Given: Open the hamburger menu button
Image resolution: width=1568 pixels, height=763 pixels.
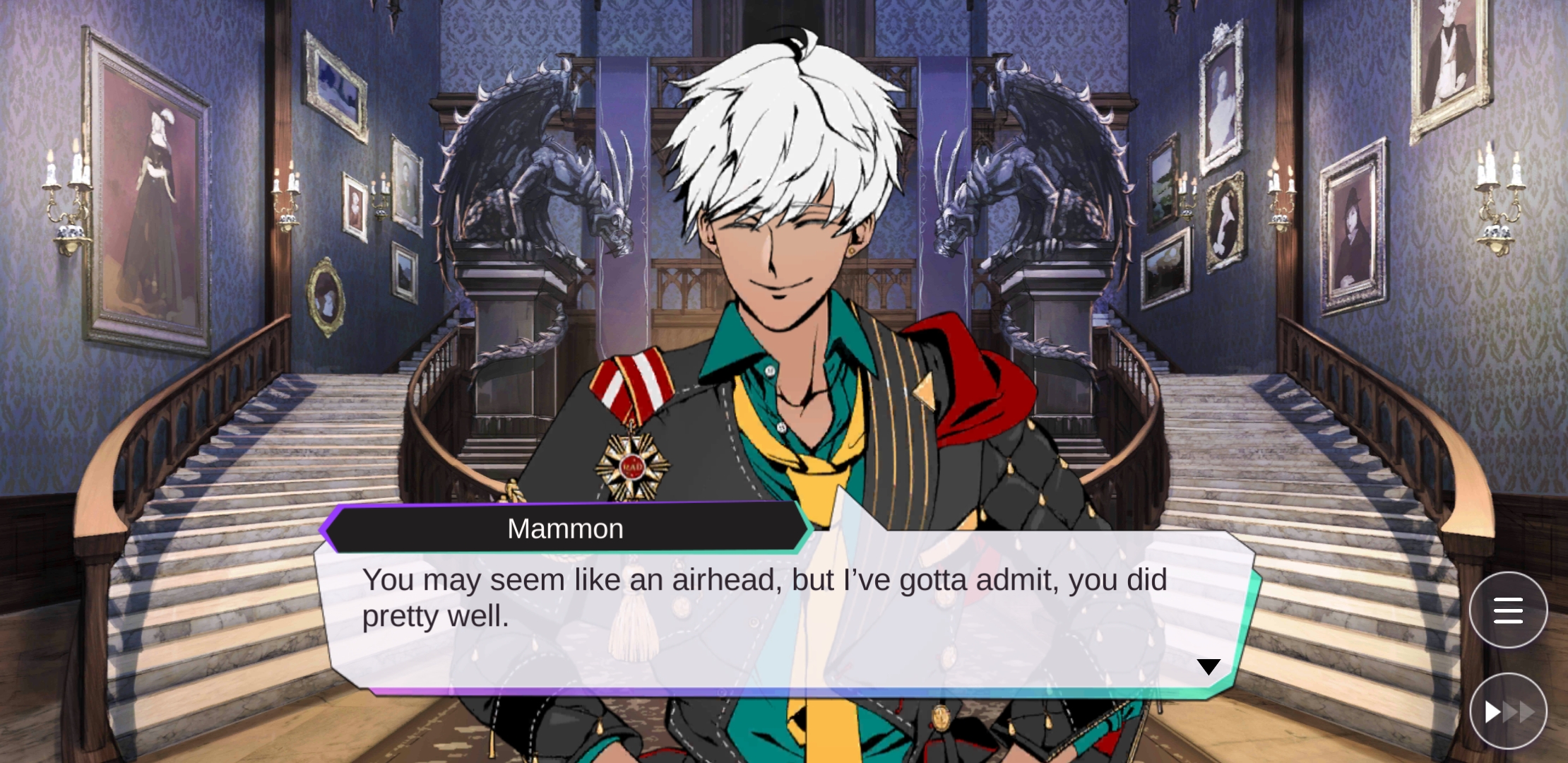Looking at the screenshot, I should click(1508, 610).
